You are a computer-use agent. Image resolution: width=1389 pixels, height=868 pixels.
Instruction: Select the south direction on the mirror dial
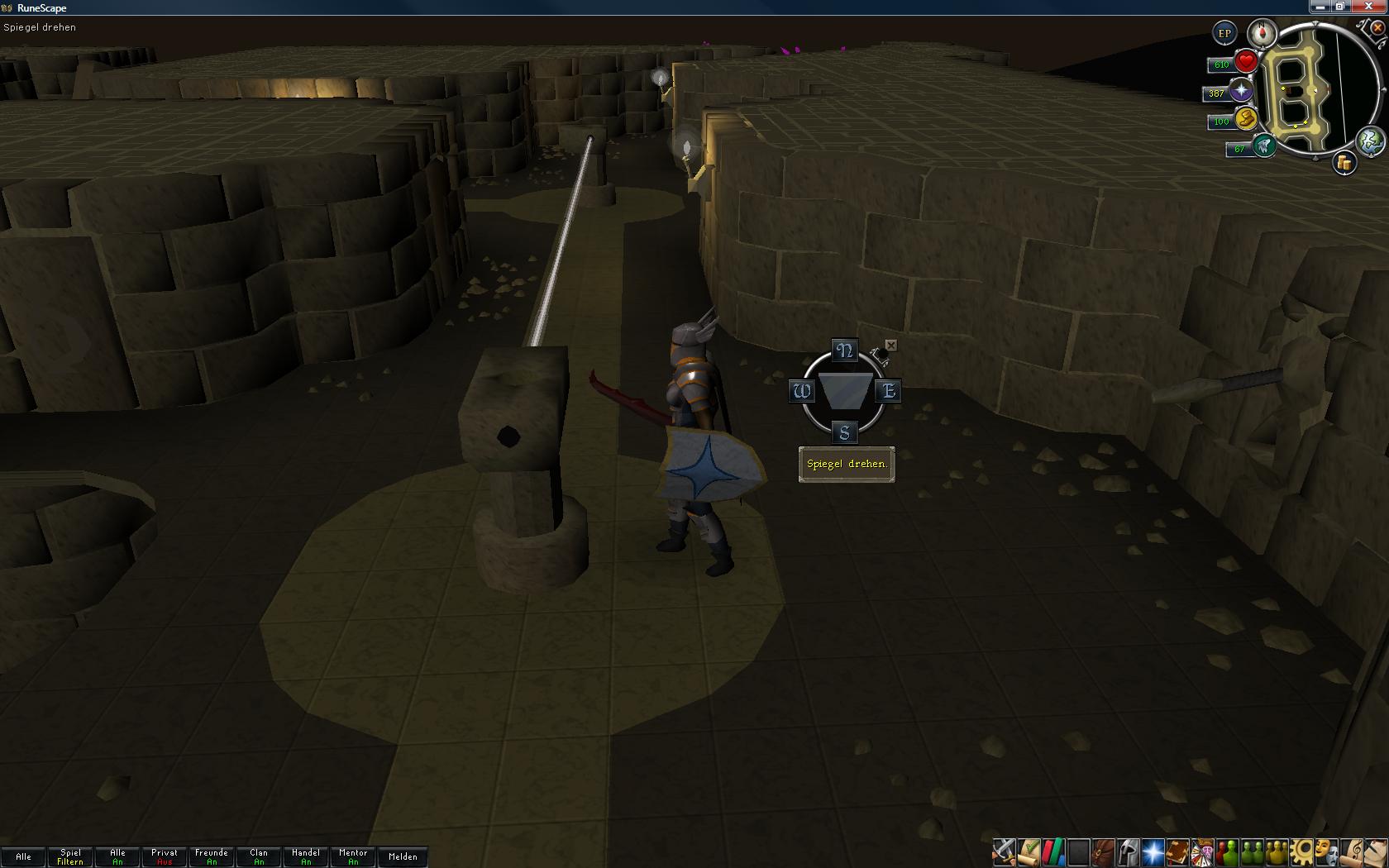[x=844, y=432]
